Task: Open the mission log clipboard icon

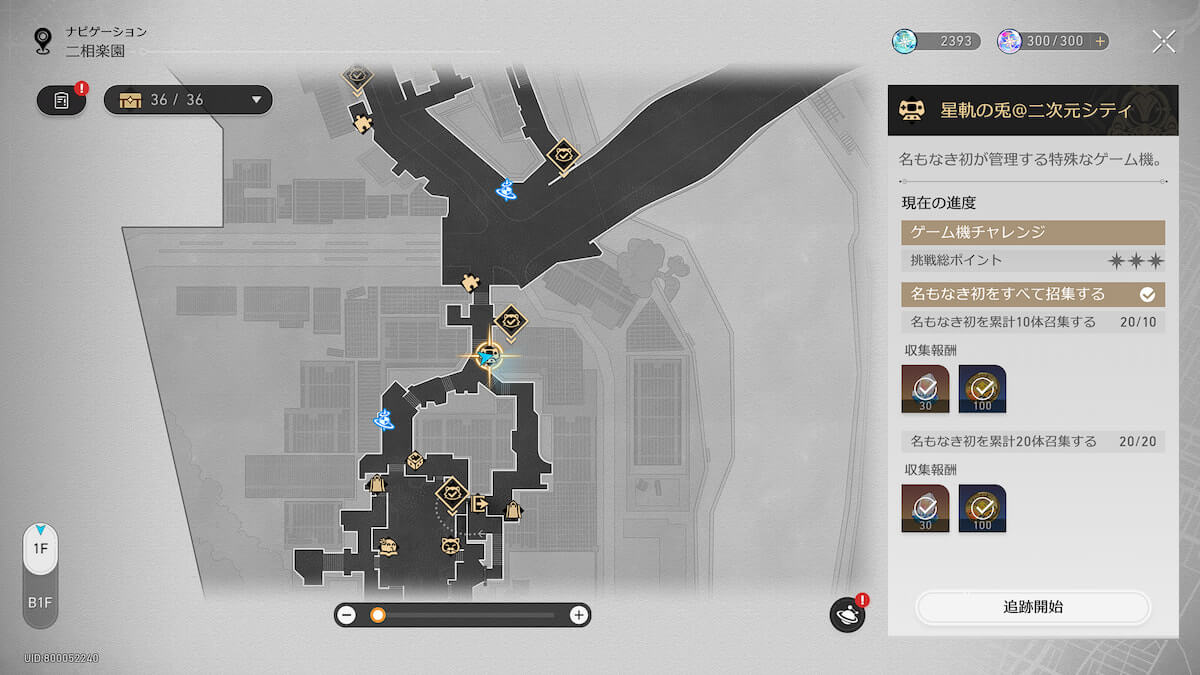Action: point(61,100)
